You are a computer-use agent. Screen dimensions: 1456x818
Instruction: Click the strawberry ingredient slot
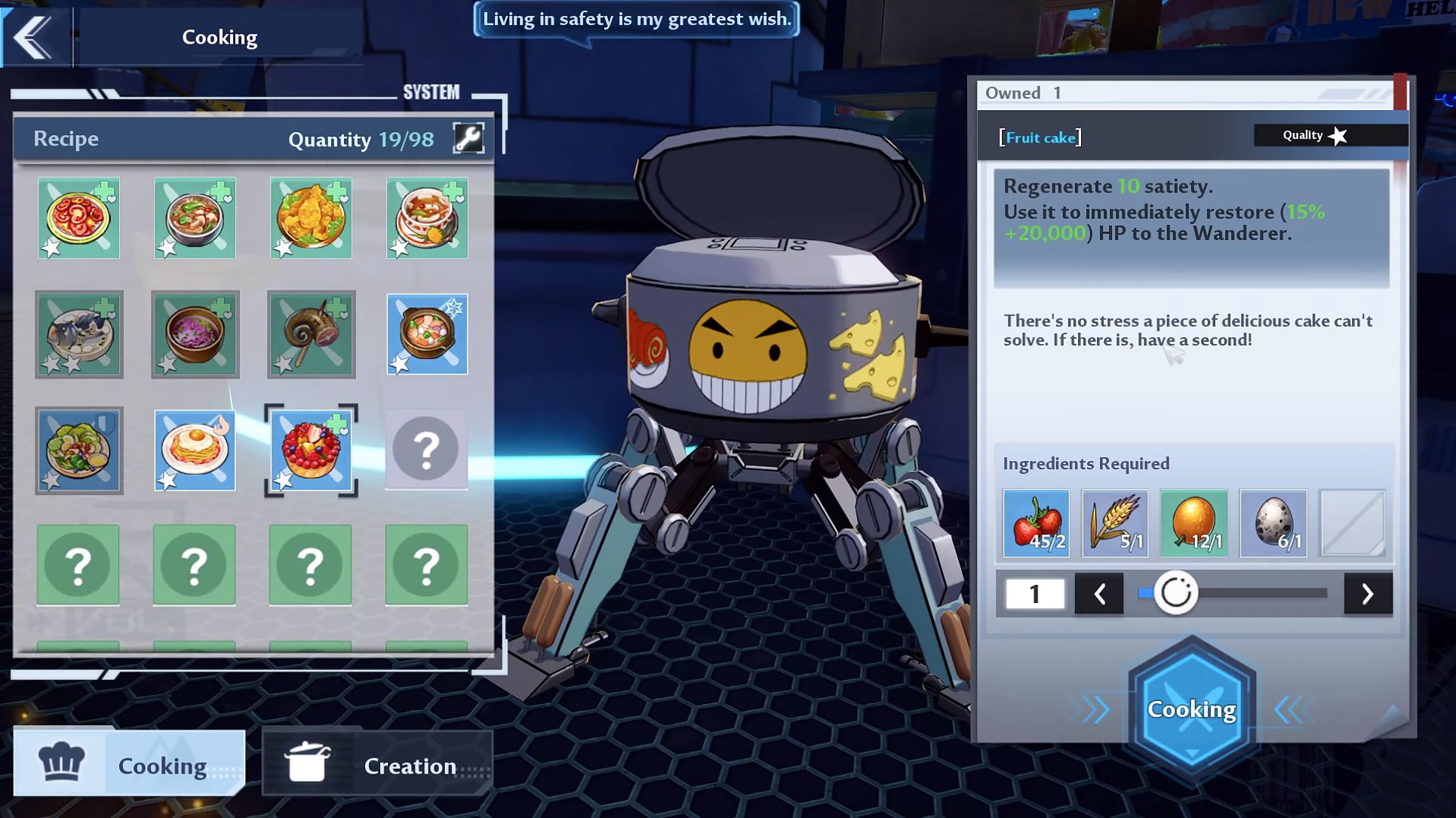point(1036,523)
